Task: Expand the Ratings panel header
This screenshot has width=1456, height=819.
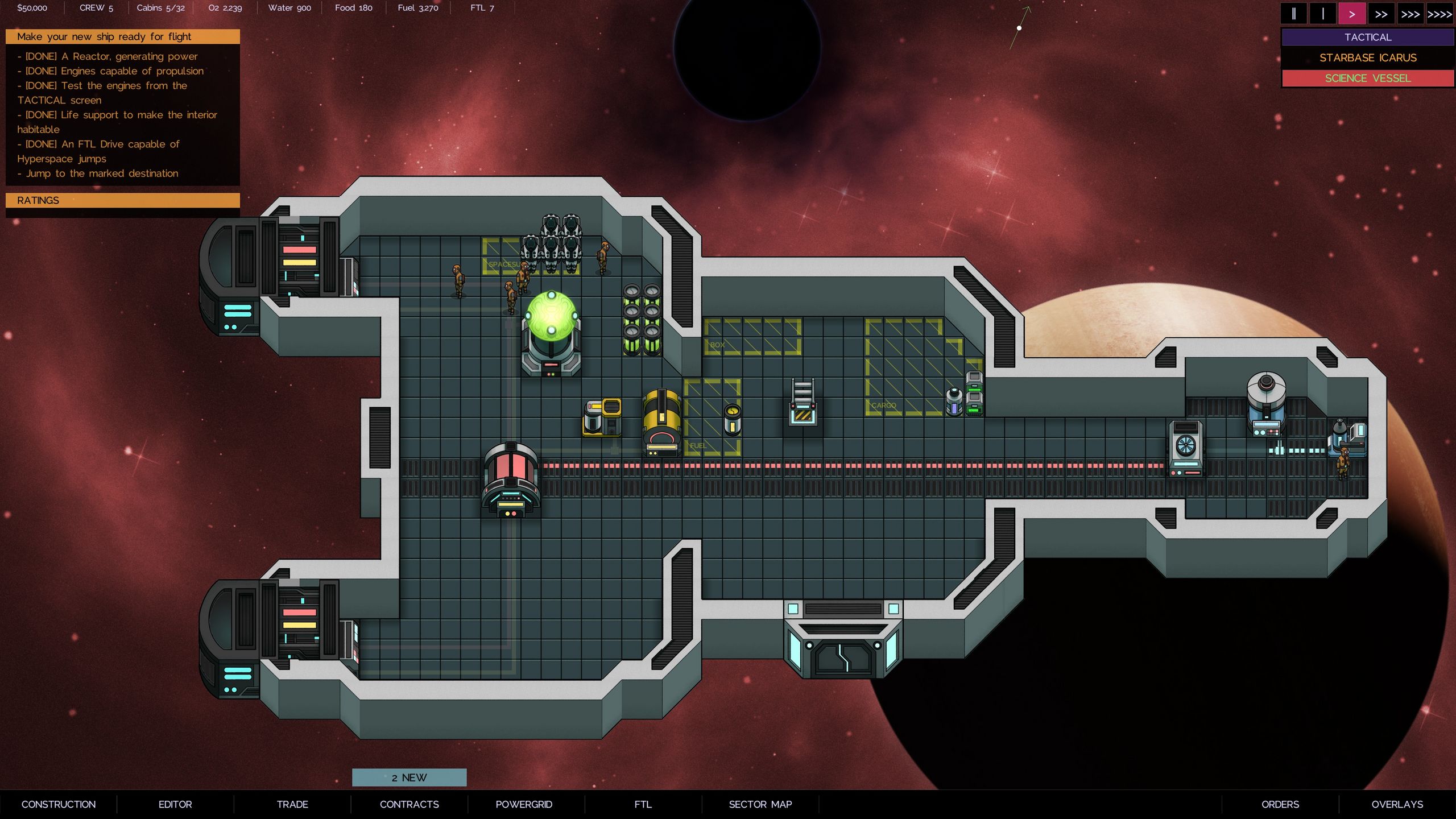Action: [x=122, y=200]
